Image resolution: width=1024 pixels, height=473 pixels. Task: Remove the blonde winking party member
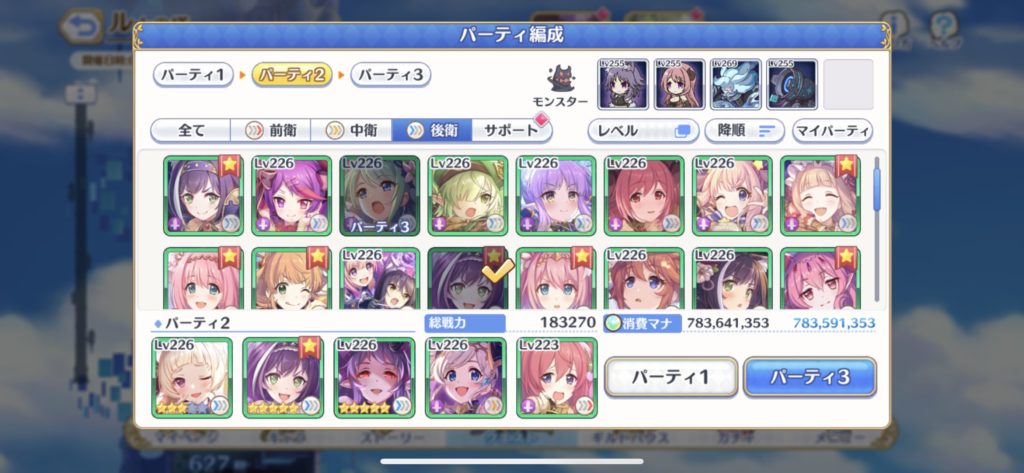pos(192,377)
